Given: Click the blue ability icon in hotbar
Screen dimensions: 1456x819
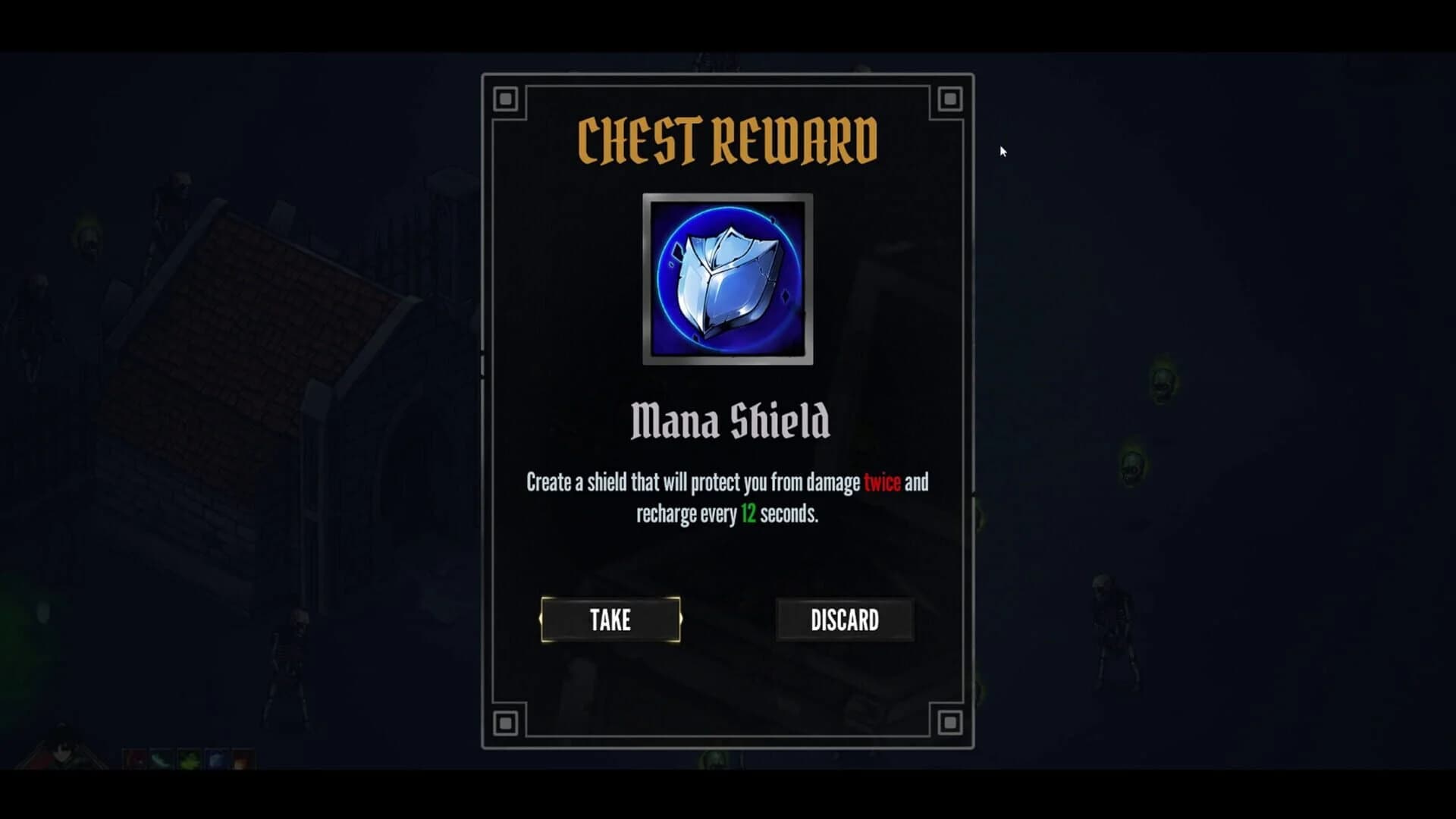Looking at the screenshot, I should click(216, 761).
